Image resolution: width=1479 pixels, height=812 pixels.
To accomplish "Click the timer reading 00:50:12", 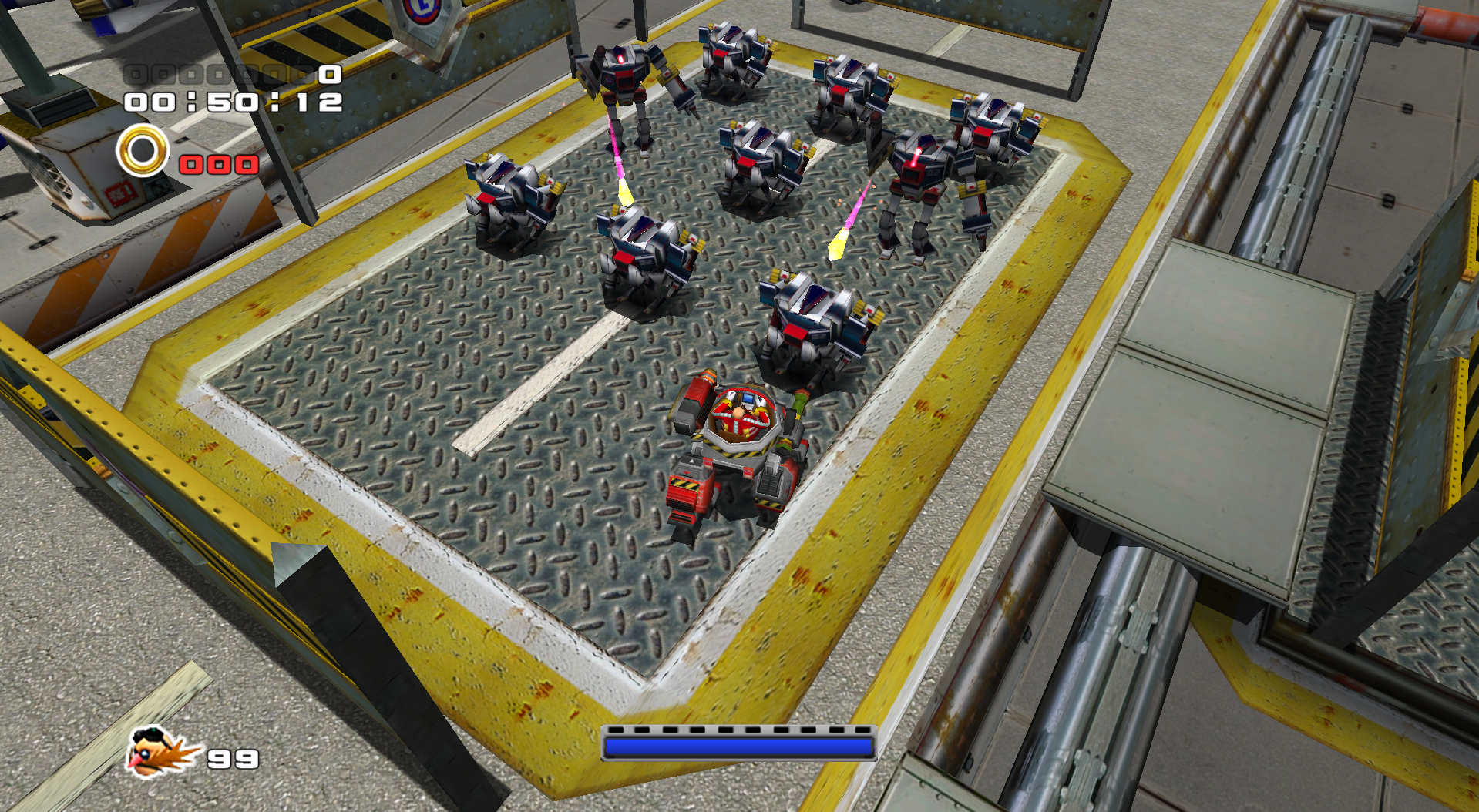I will pyautogui.click(x=231, y=102).
